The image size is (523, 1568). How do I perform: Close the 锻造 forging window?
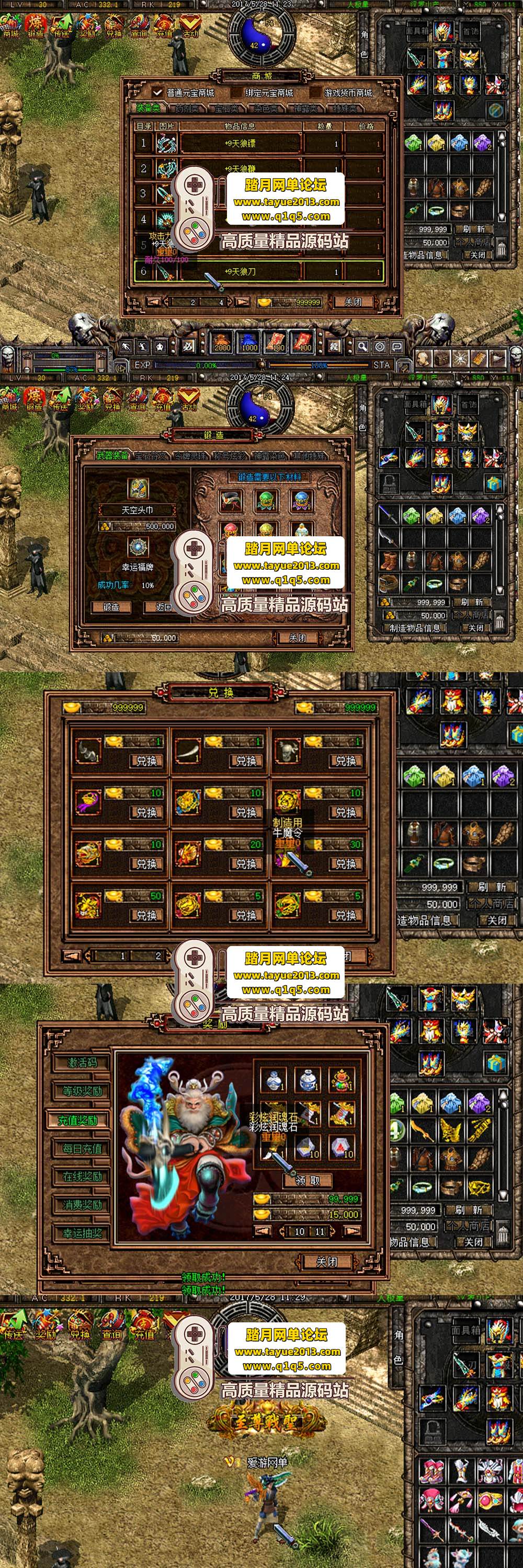(297, 638)
